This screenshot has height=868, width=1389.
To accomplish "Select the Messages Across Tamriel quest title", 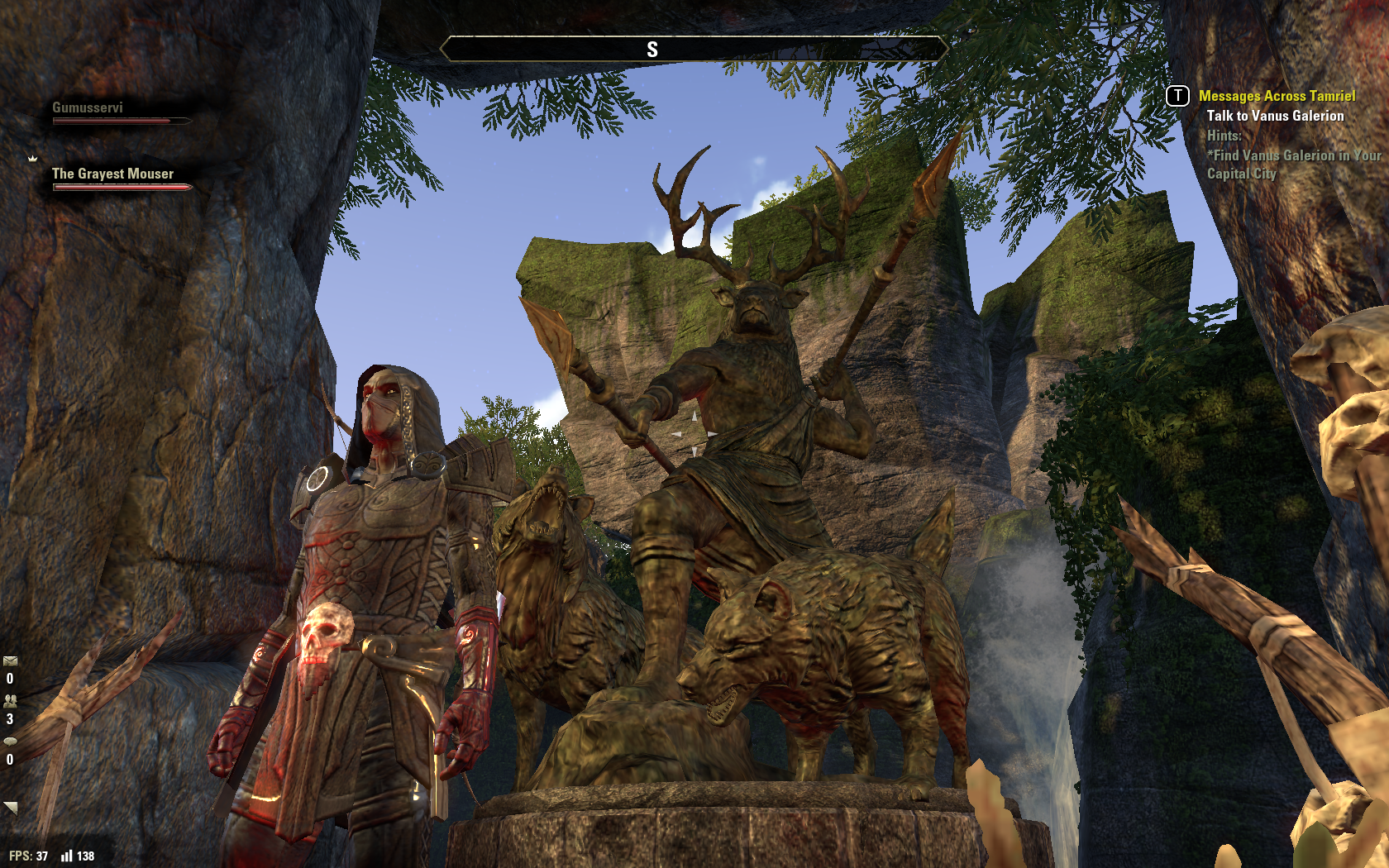I will point(1277,96).
